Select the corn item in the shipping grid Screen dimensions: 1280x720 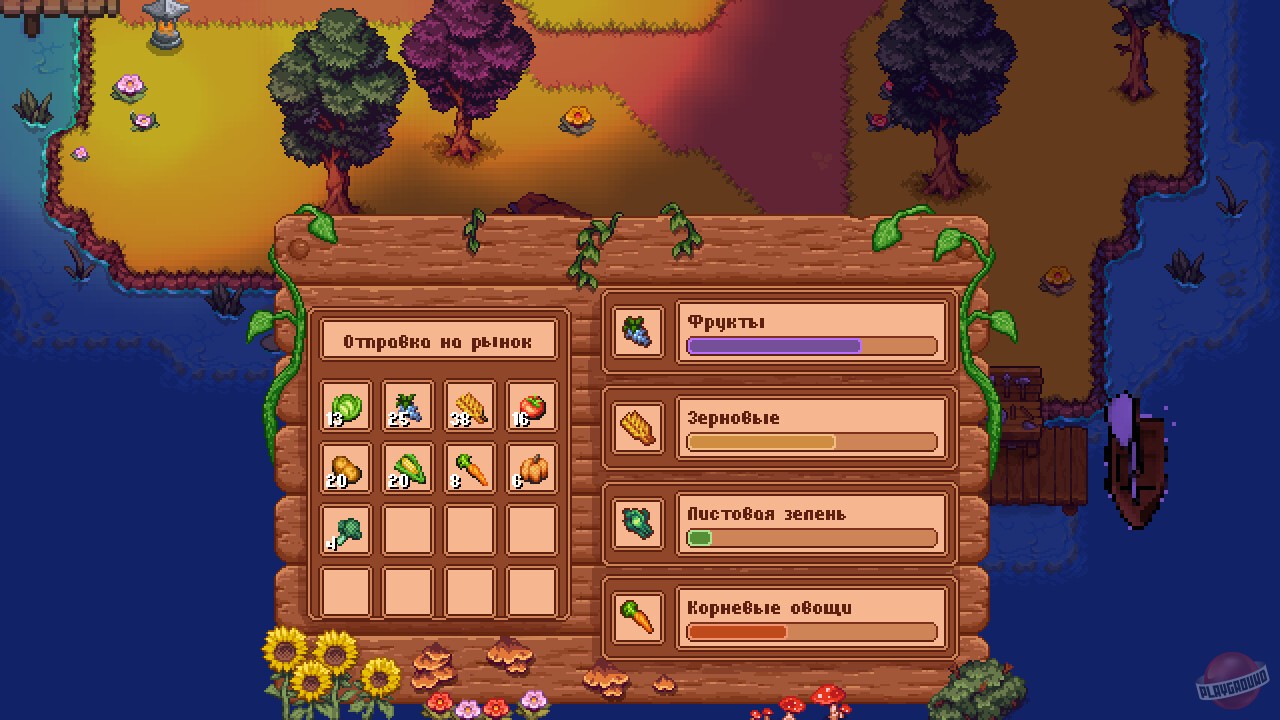click(407, 469)
